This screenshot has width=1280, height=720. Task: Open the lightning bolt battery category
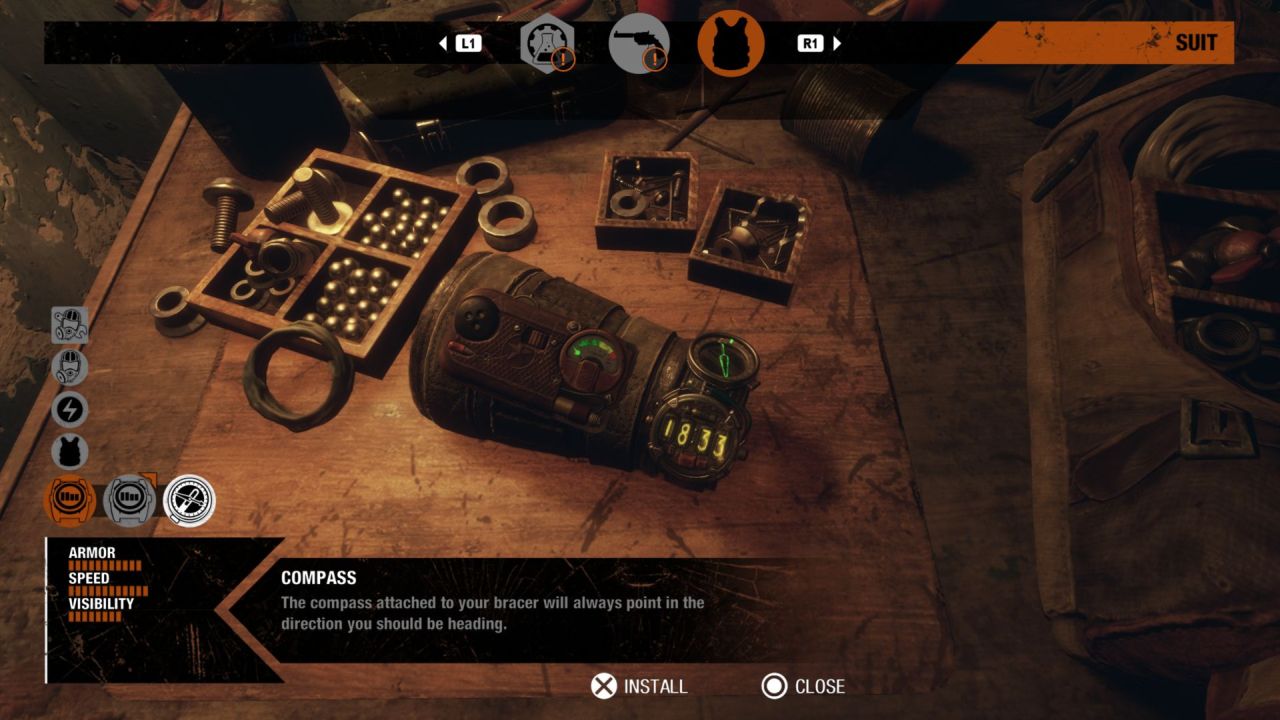pos(70,410)
